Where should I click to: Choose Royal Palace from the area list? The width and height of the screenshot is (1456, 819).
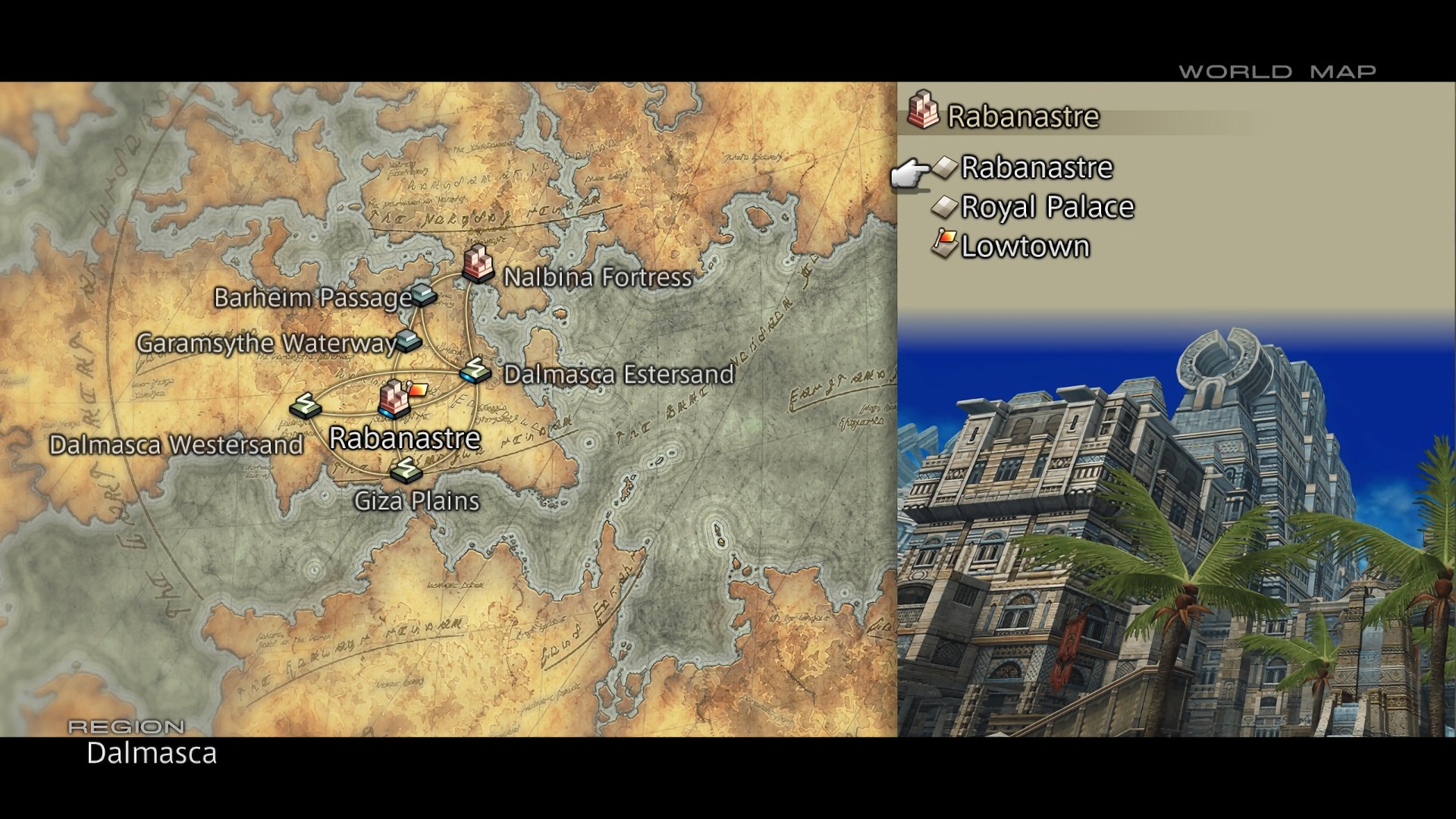click(x=1046, y=207)
